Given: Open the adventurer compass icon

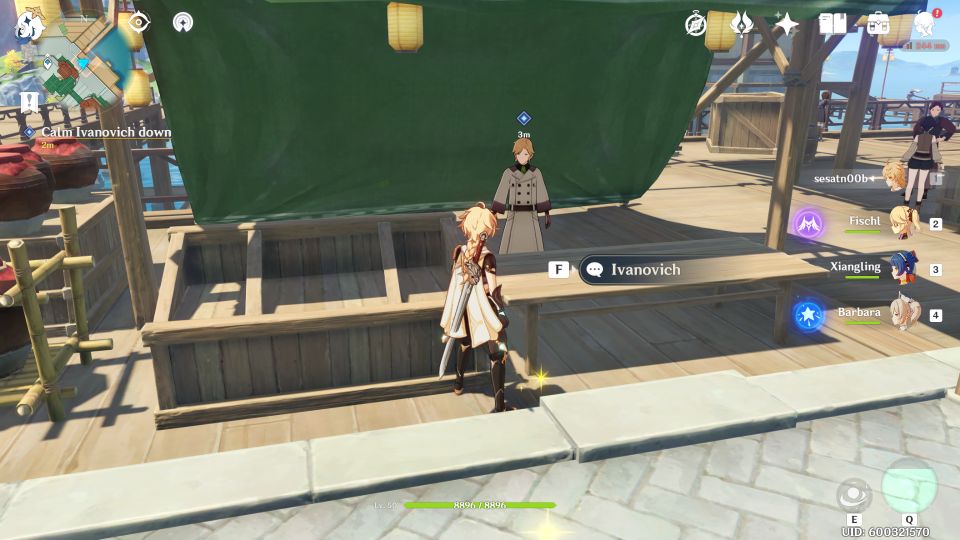Looking at the screenshot, I should (x=696, y=24).
